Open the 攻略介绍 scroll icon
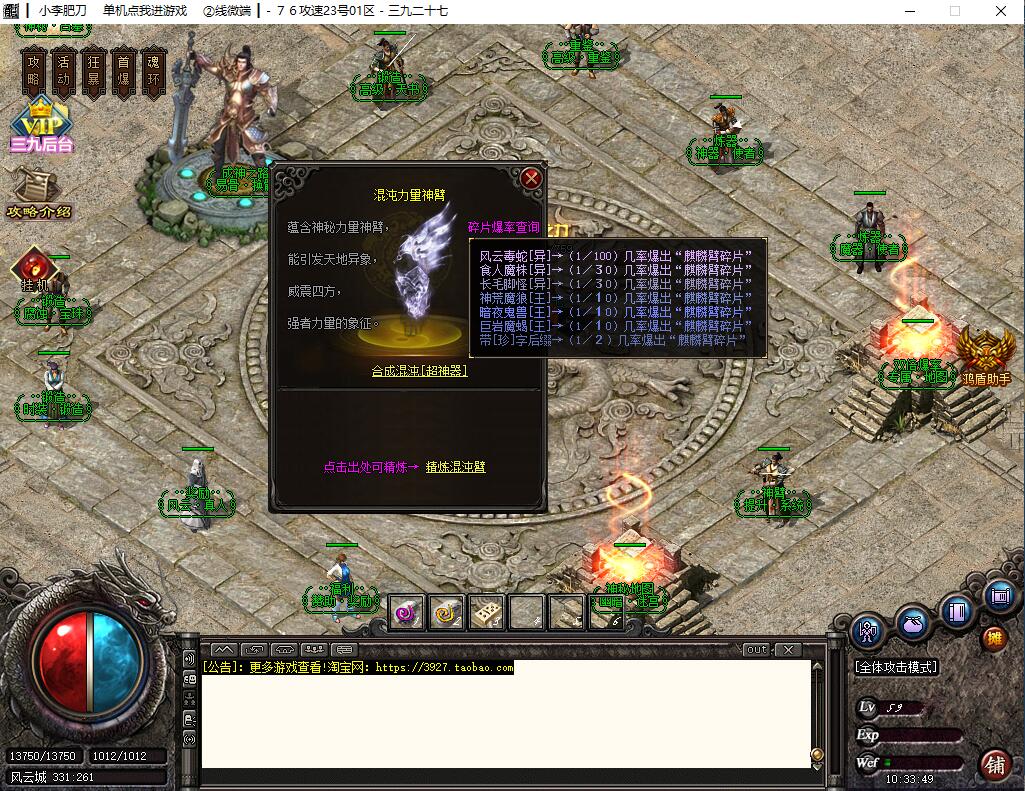The height and width of the screenshot is (791, 1025). (37, 192)
